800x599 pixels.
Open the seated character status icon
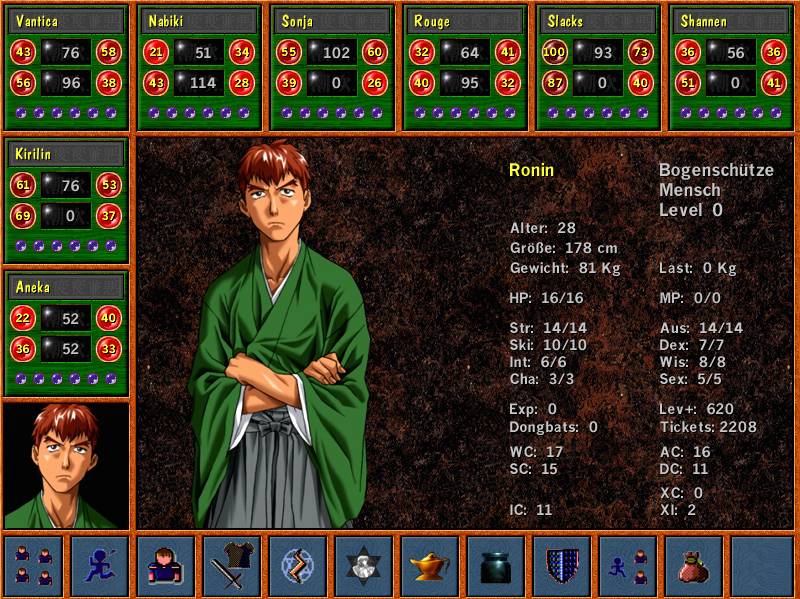click(166, 566)
